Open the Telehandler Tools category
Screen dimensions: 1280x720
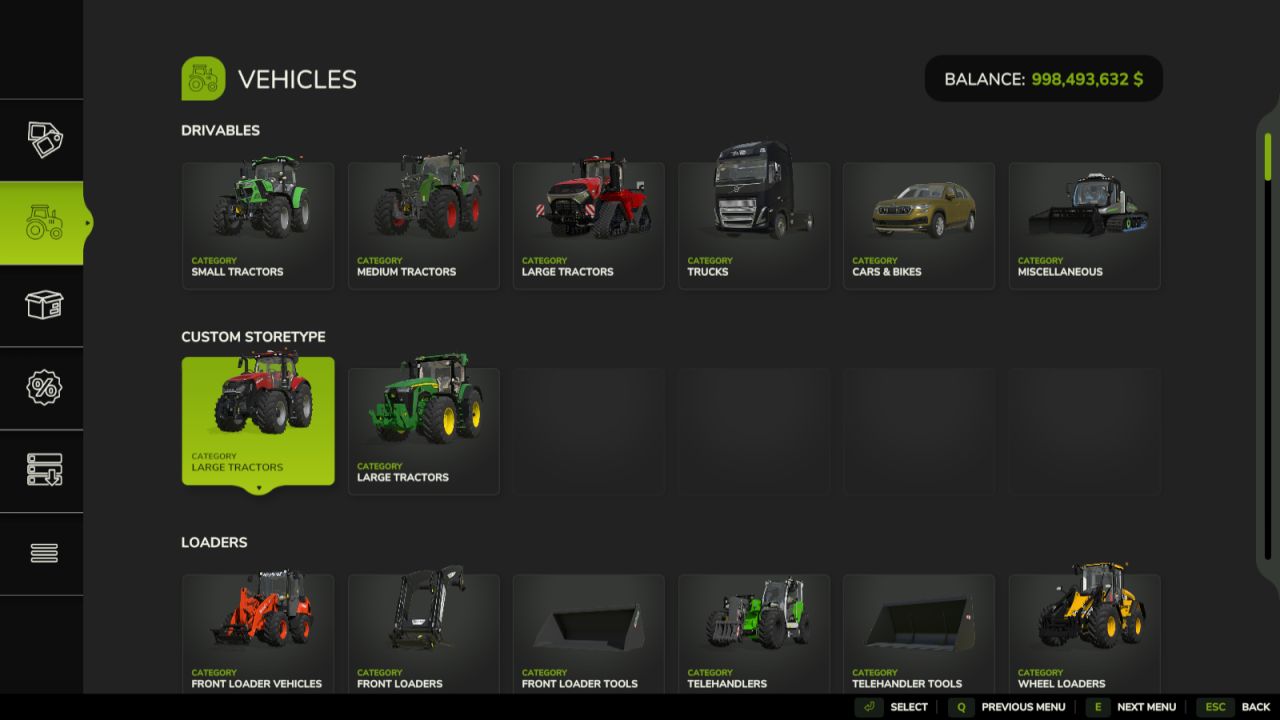[918, 634]
